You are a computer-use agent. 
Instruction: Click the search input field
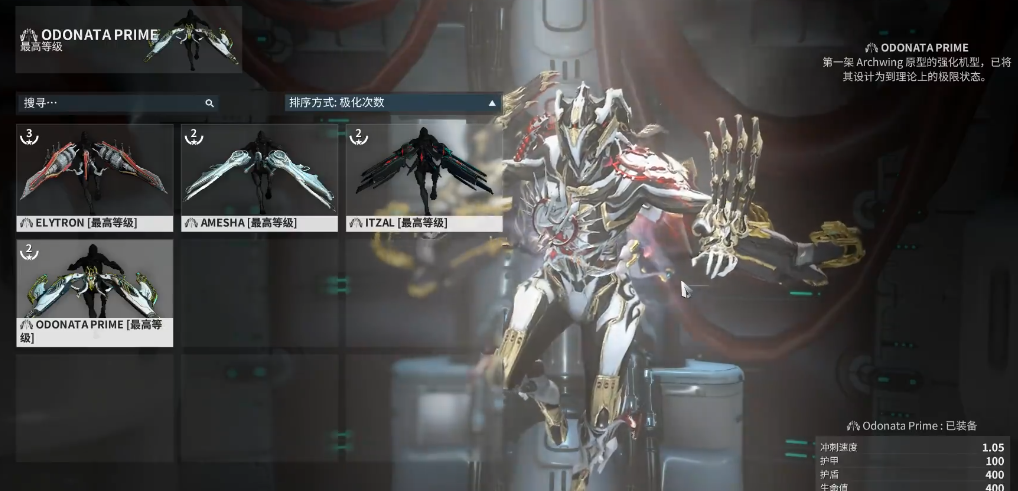click(110, 102)
